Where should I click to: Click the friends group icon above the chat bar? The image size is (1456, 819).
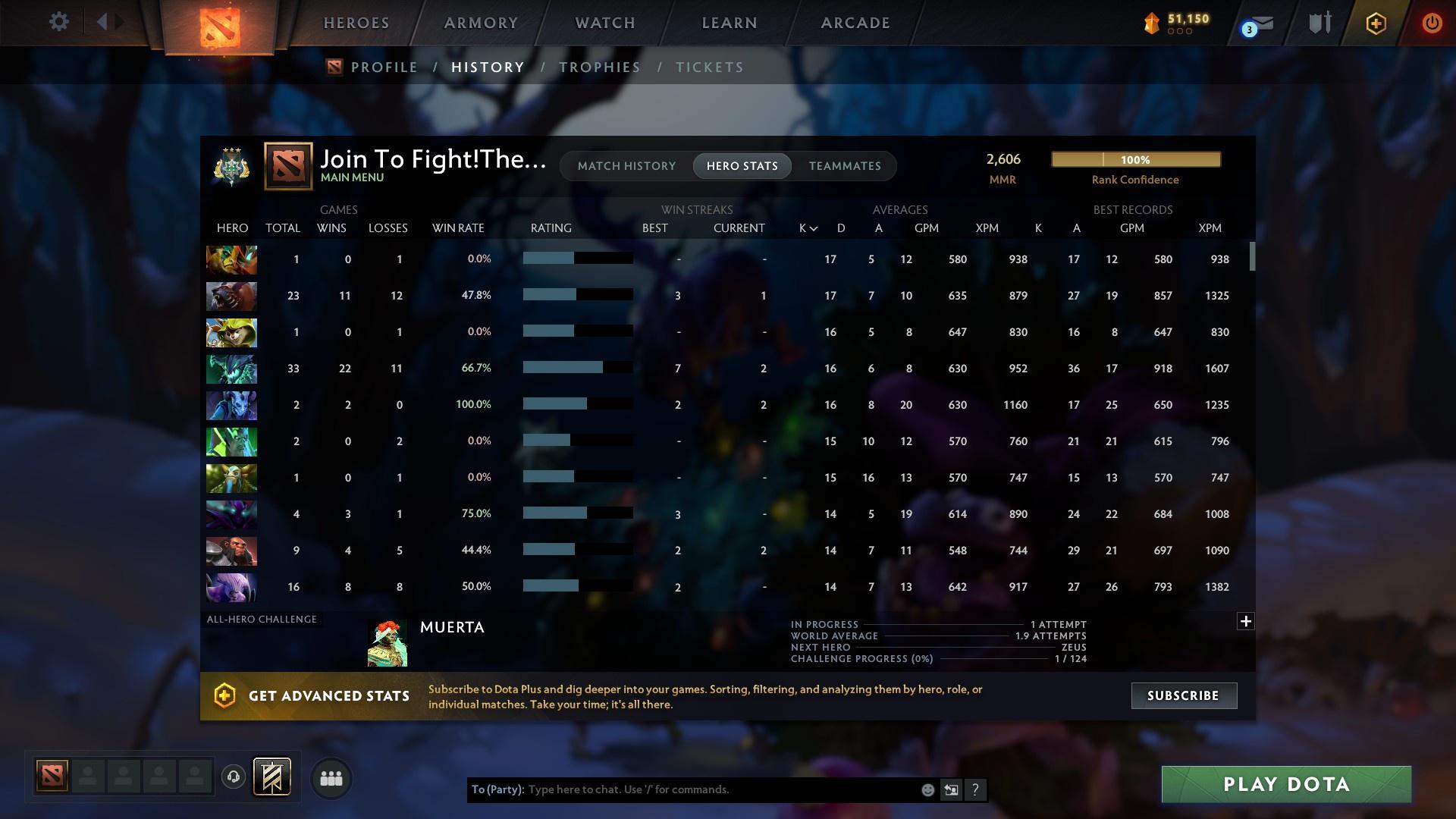click(331, 778)
